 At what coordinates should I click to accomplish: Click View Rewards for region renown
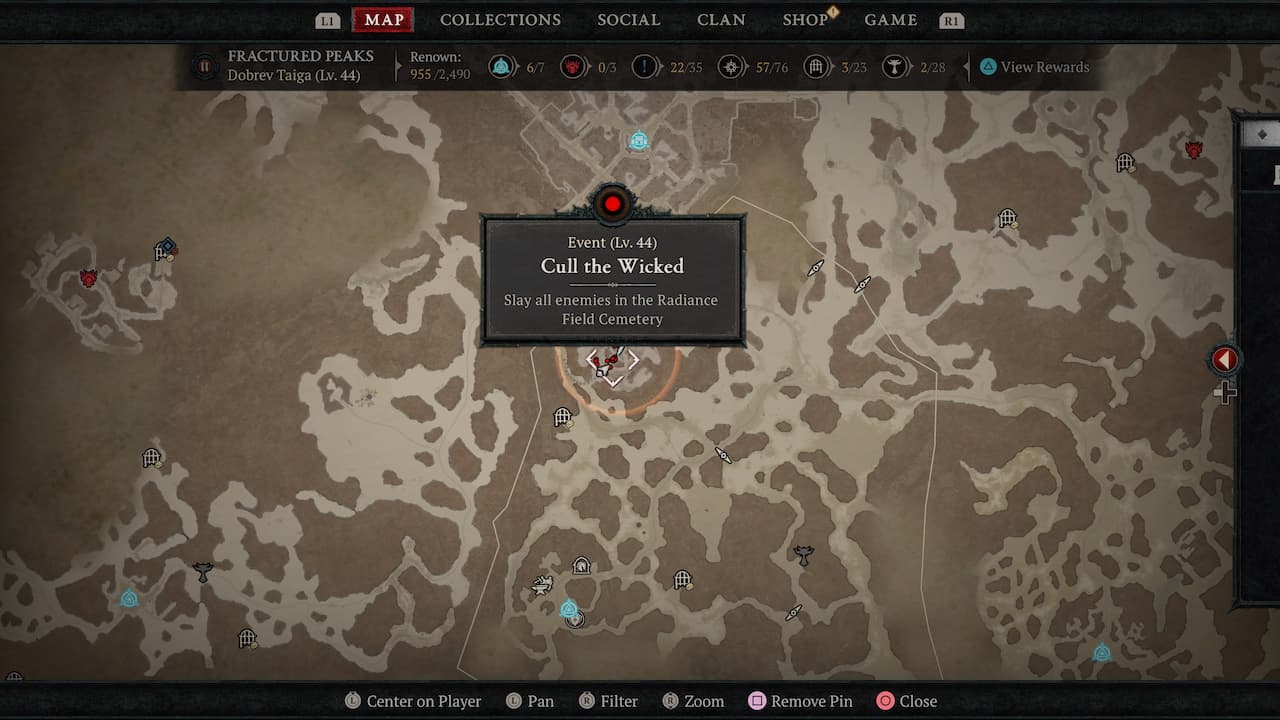(x=1034, y=67)
